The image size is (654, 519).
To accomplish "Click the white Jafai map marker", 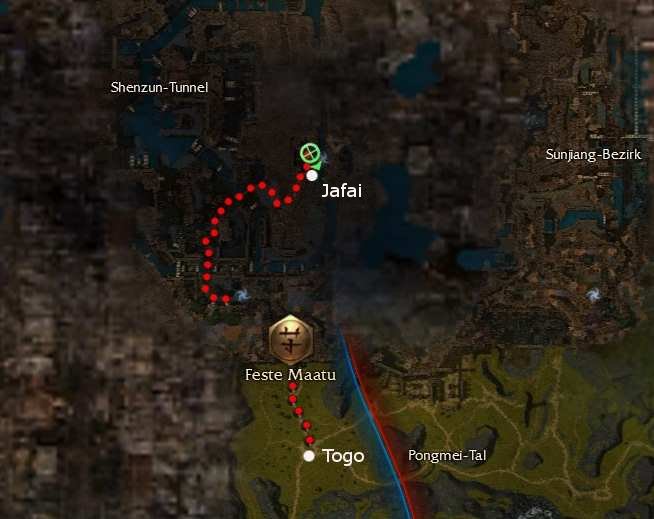I will (x=312, y=175).
